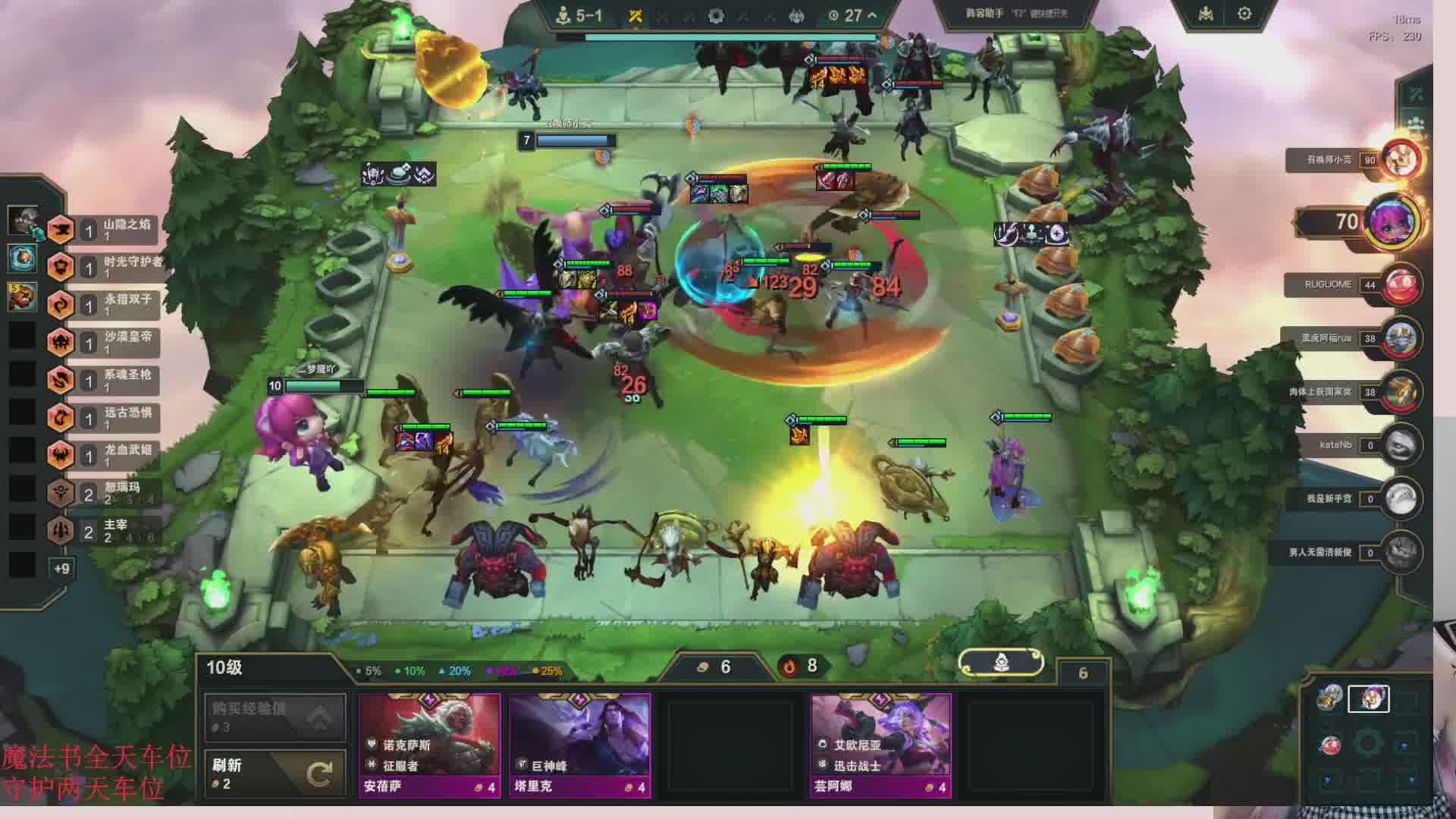1456x819 pixels.
Task: Buy the 安蓓萨 champion card
Action: [x=429, y=745]
